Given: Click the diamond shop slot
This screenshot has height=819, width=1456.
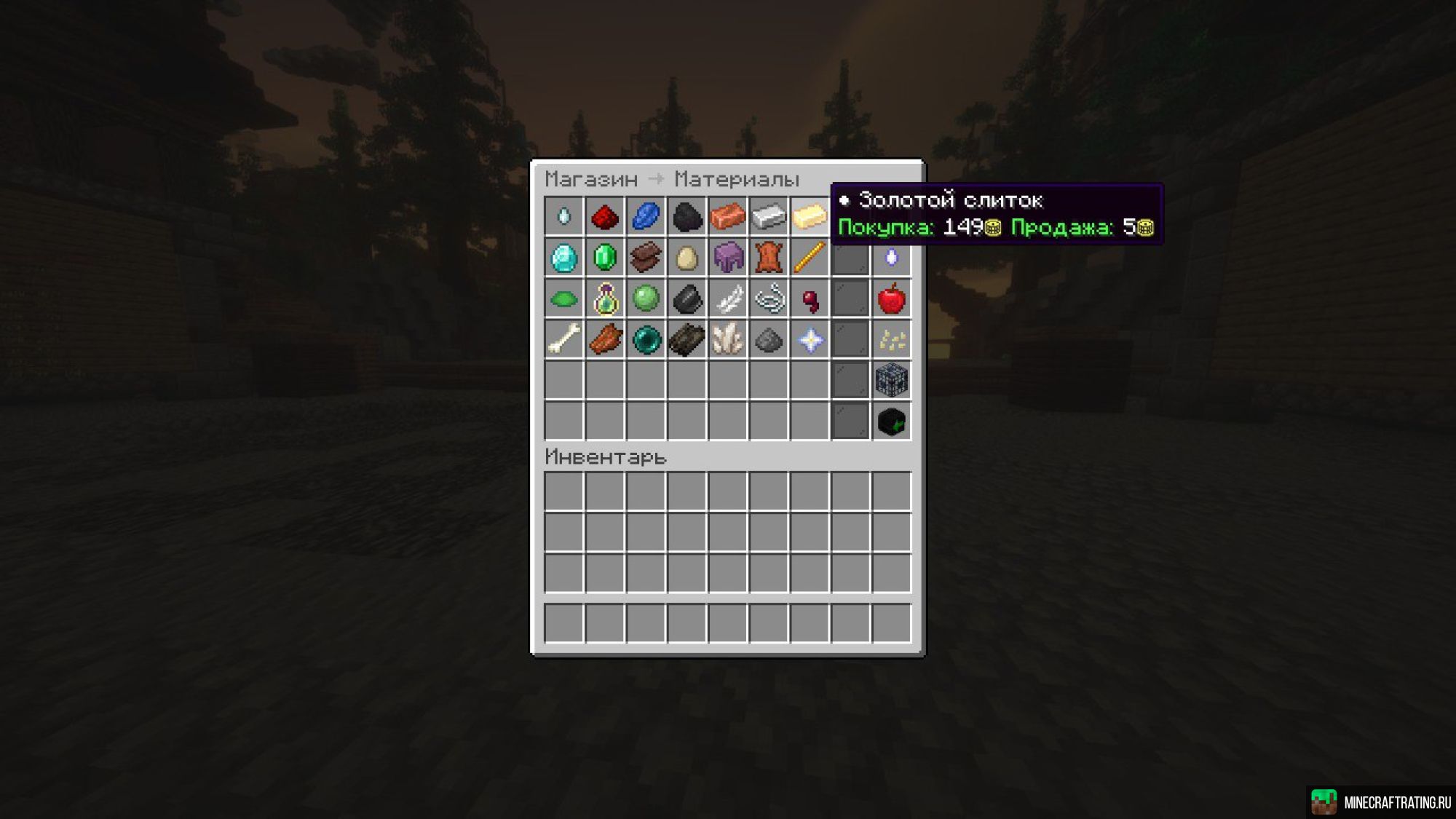Looking at the screenshot, I should pyautogui.click(x=564, y=258).
